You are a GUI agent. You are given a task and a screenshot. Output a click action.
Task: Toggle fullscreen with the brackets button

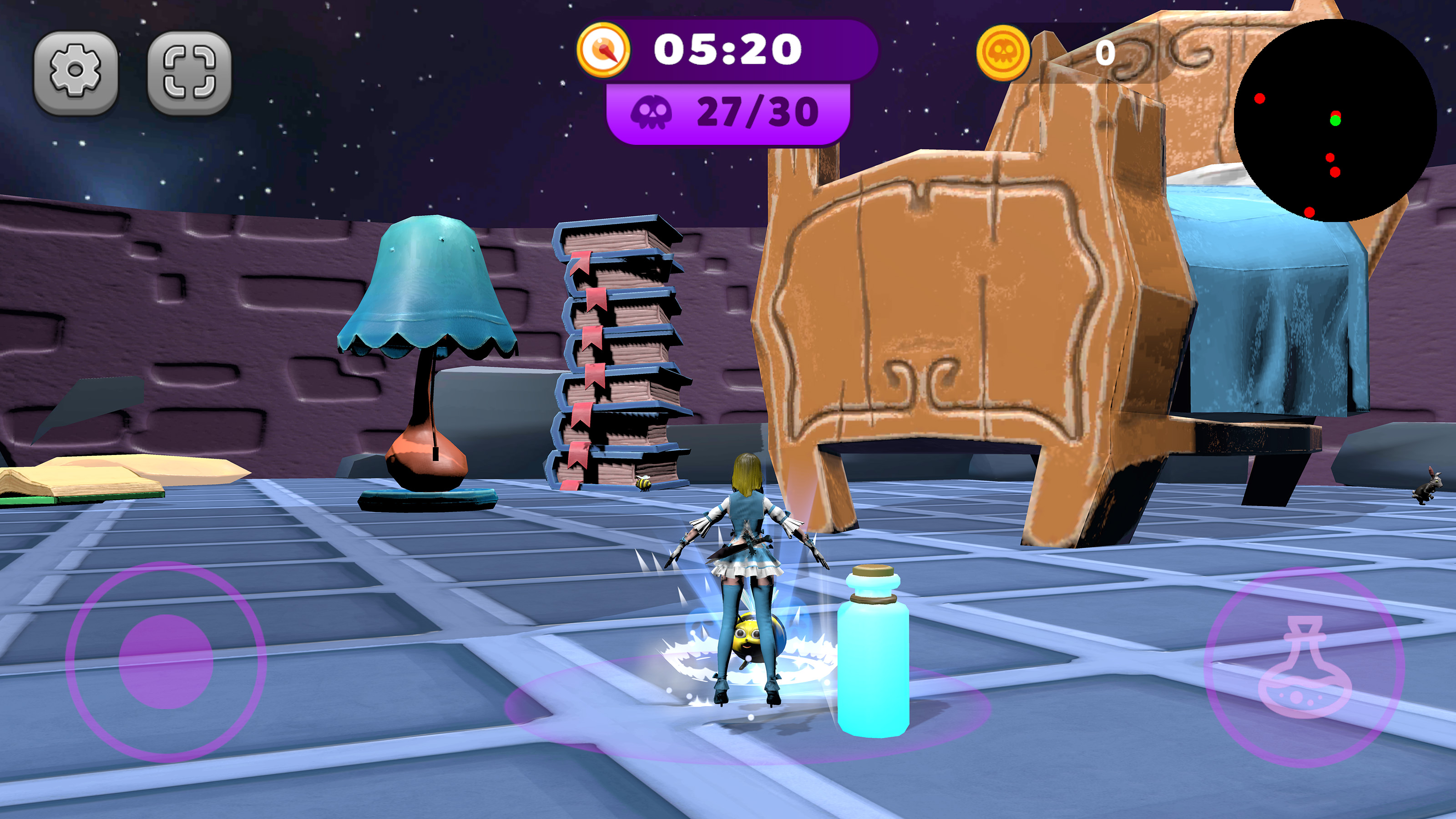(x=189, y=72)
